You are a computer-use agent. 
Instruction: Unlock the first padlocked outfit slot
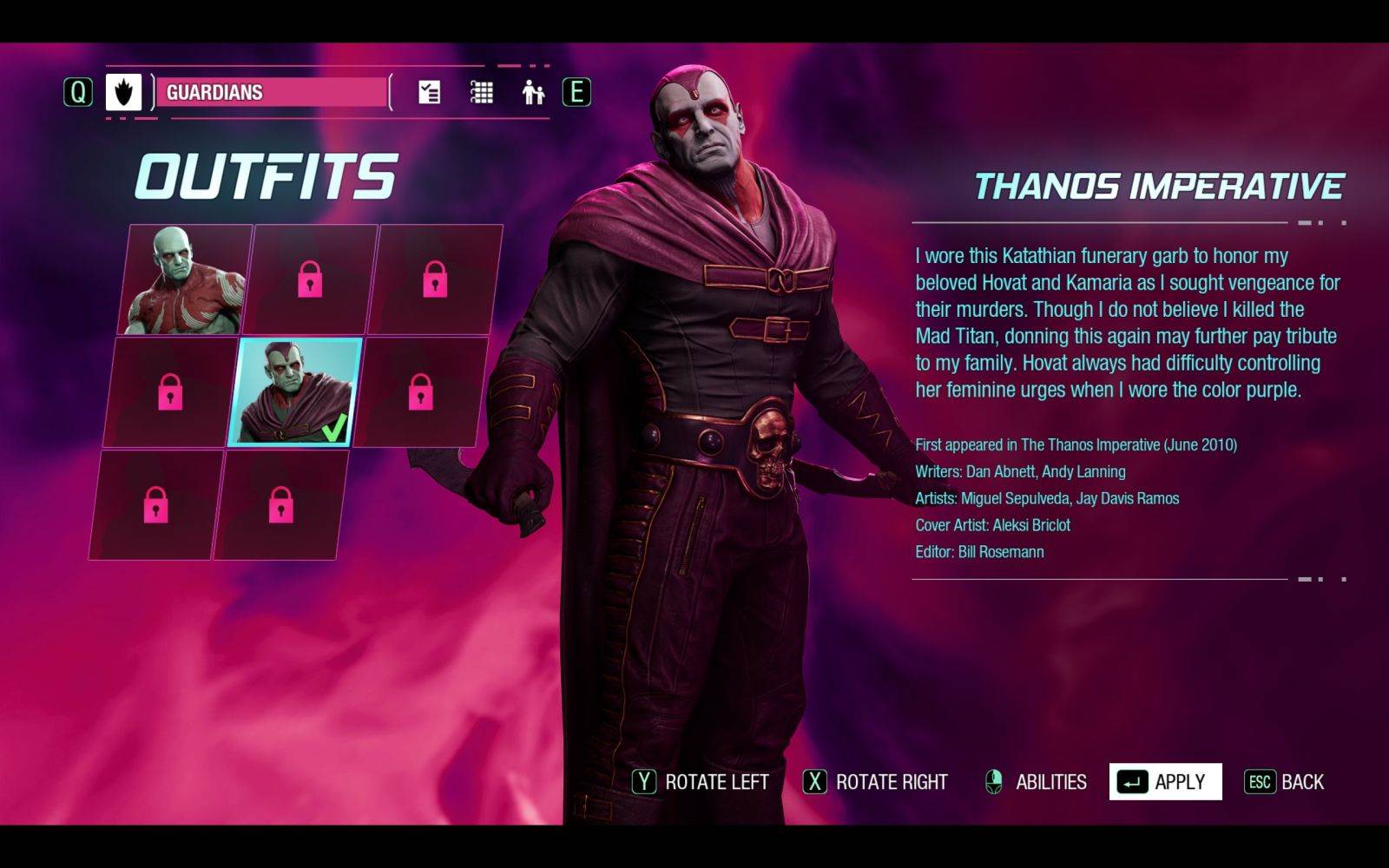pyautogui.click(x=313, y=279)
